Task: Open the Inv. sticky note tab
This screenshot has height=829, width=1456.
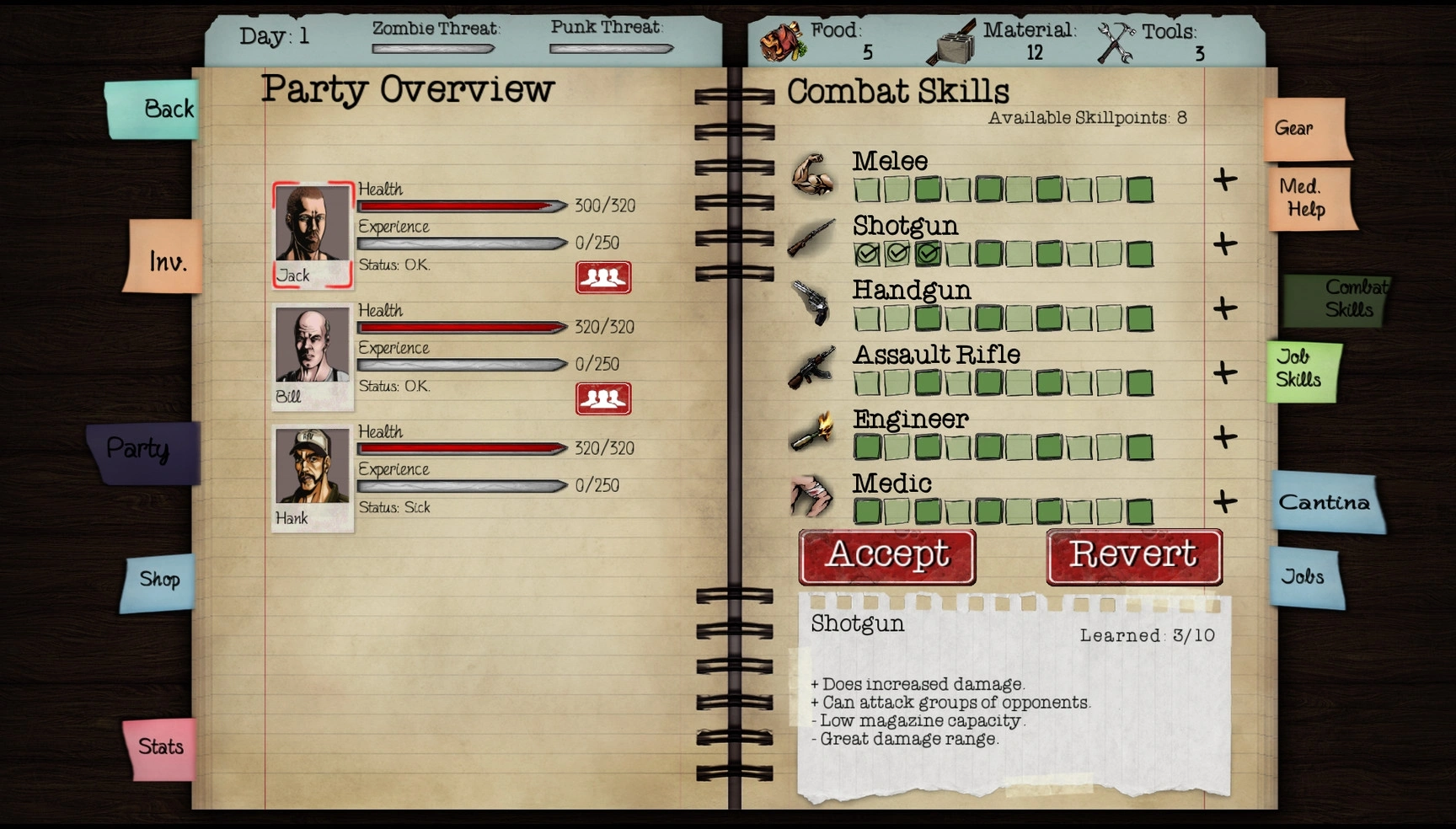Action: pyautogui.click(x=166, y=259)
